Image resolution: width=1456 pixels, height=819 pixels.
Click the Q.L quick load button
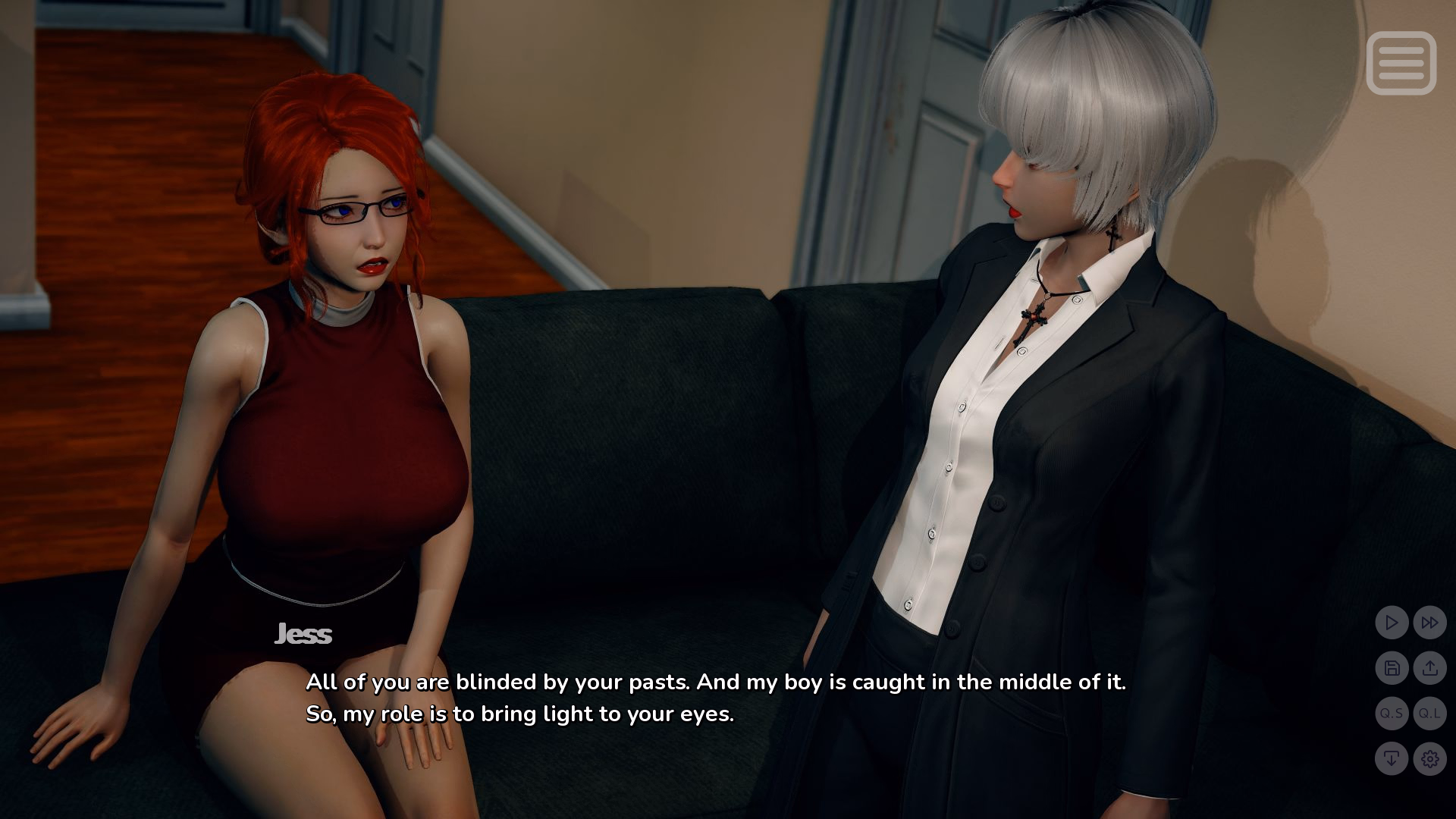[x=1429, y=714]
